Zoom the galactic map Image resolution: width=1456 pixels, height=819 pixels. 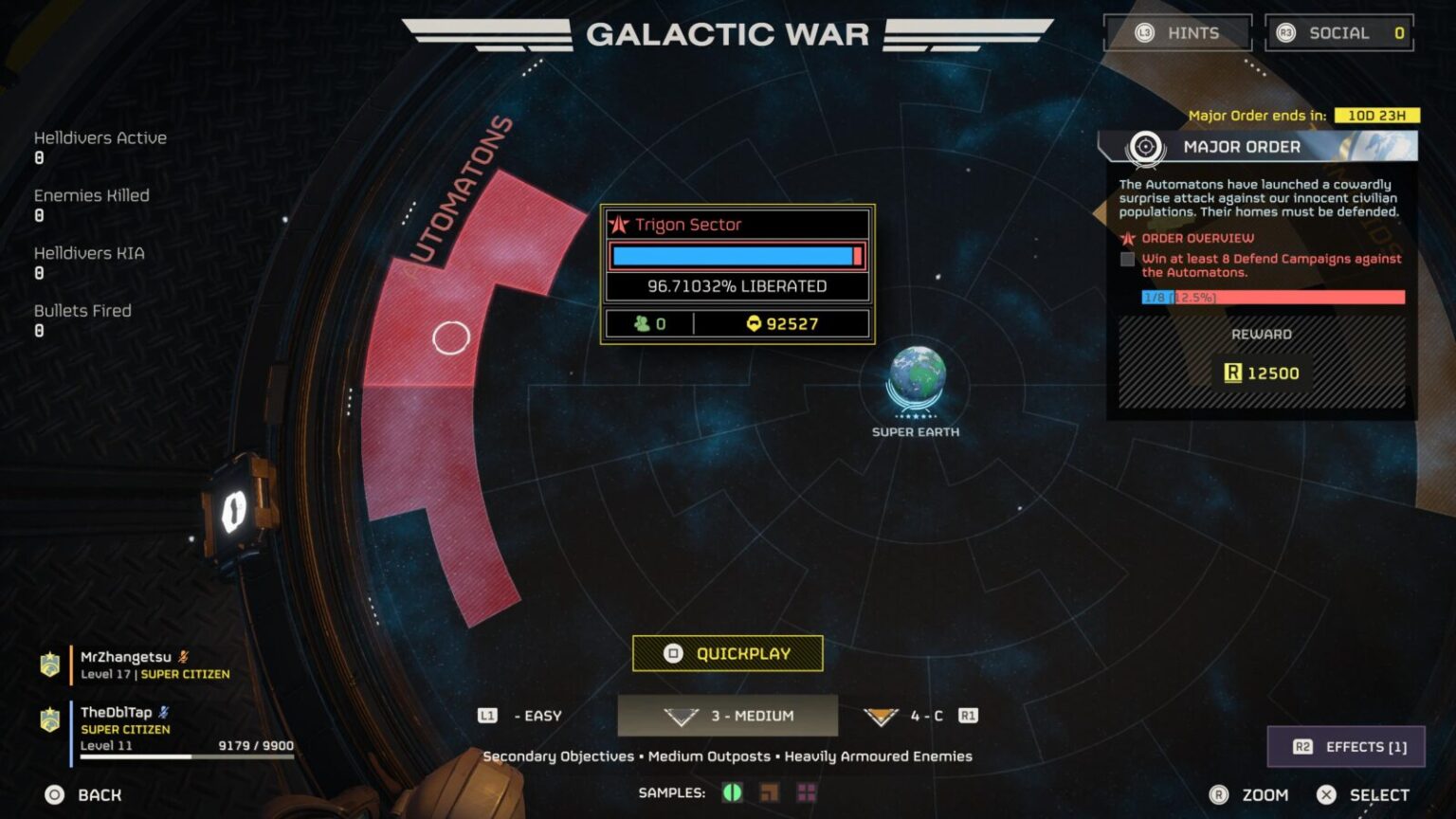[1249, 795]
